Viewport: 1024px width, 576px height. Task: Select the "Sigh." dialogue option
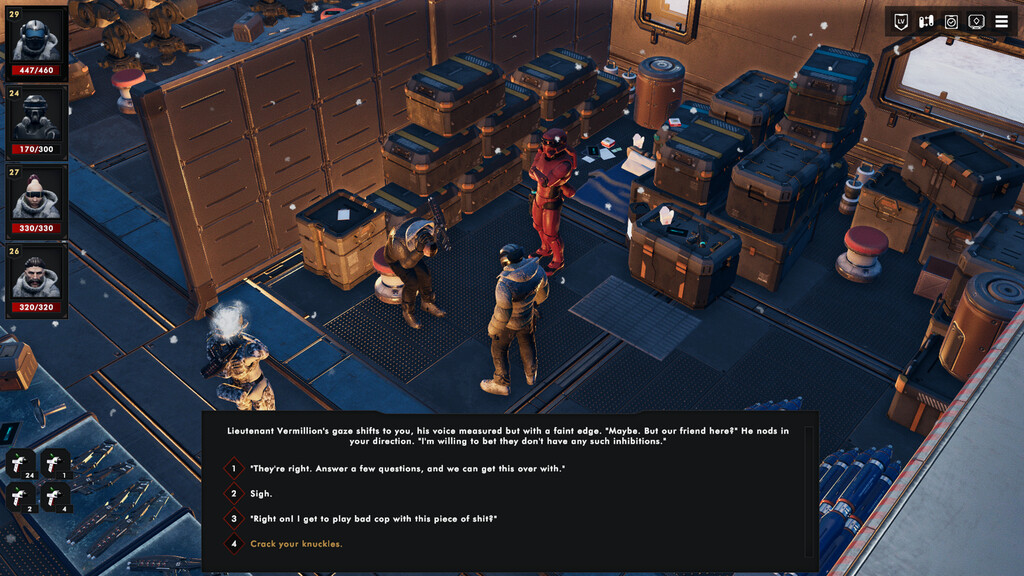(x=261, y=493)
